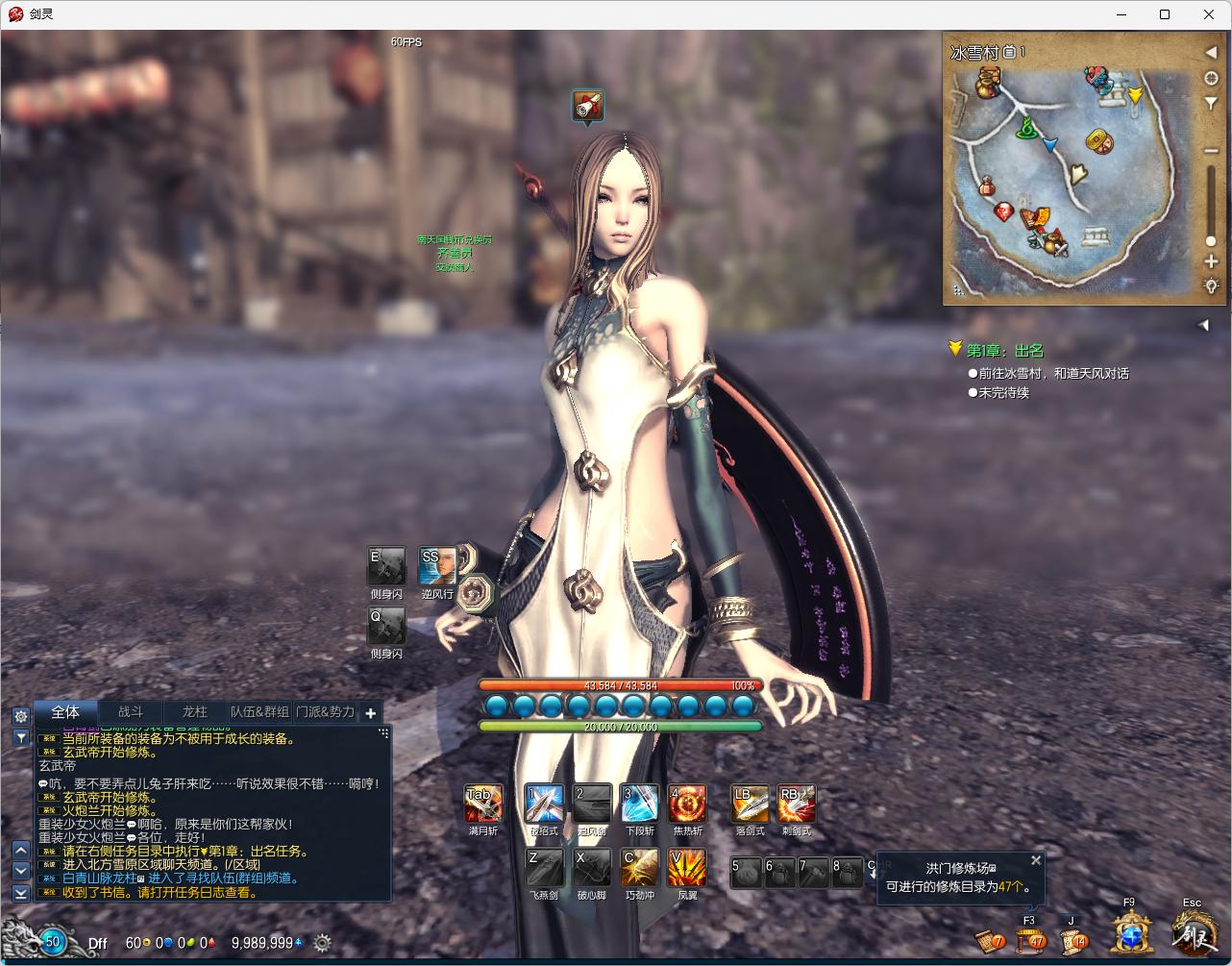1232x966 pixels.
Task: Open chat settings gear beside 全体 tab
Action: (20, 716)
